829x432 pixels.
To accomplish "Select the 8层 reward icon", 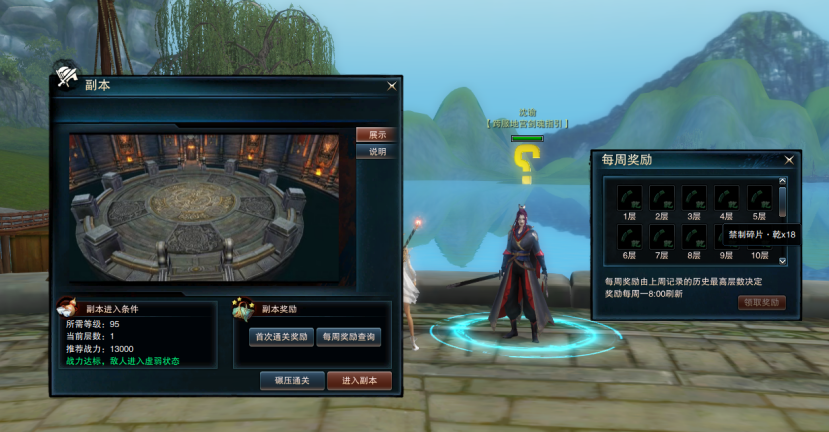I will tap(693, 237).
